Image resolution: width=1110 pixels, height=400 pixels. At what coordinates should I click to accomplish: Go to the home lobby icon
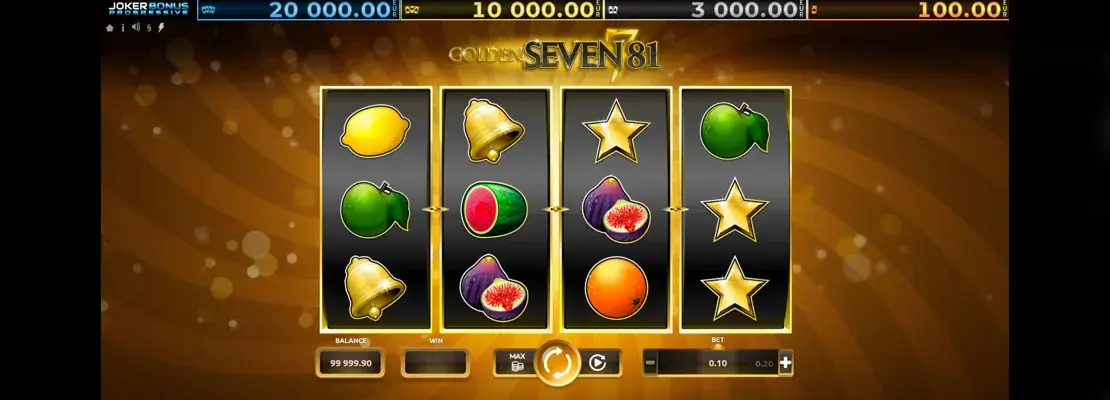click(110, 28)
